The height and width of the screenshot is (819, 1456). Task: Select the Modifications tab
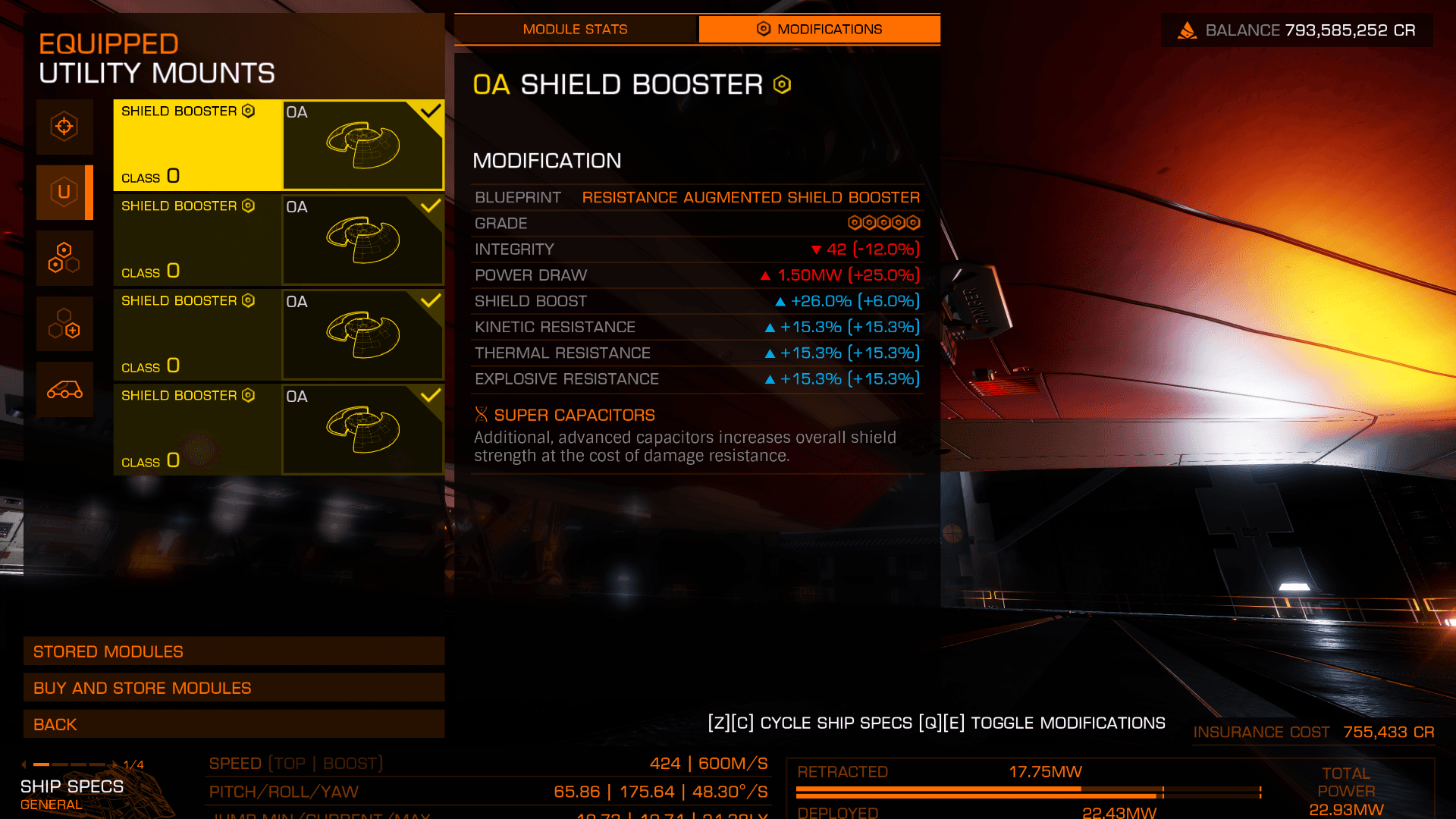(x=819, y=30)
